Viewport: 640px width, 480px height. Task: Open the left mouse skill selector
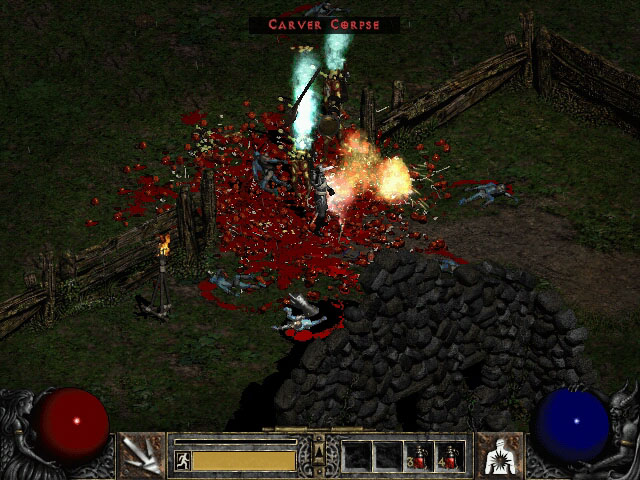point(141,456)
